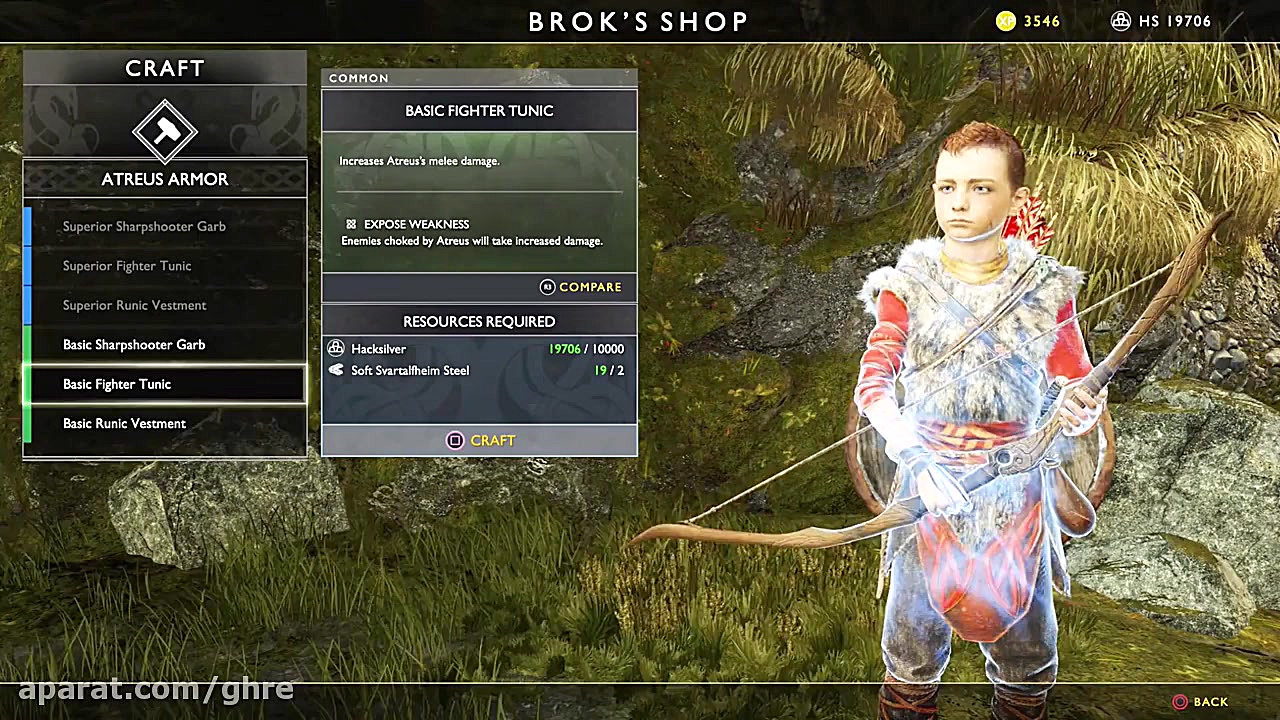Select Basic Sharpshooter Garb

tap(134, 344)
